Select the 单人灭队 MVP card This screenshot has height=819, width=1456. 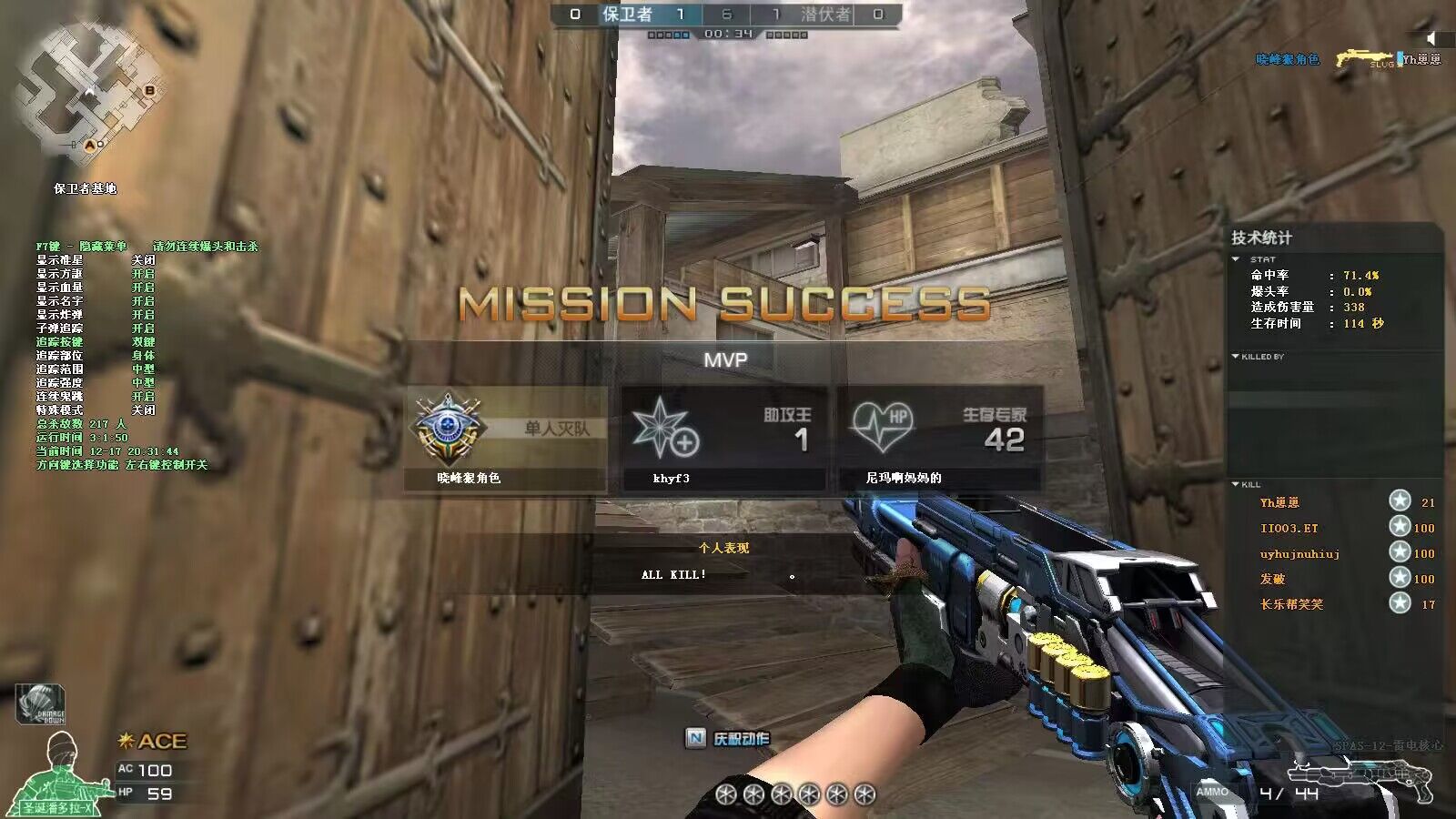(x=506, y=440)
